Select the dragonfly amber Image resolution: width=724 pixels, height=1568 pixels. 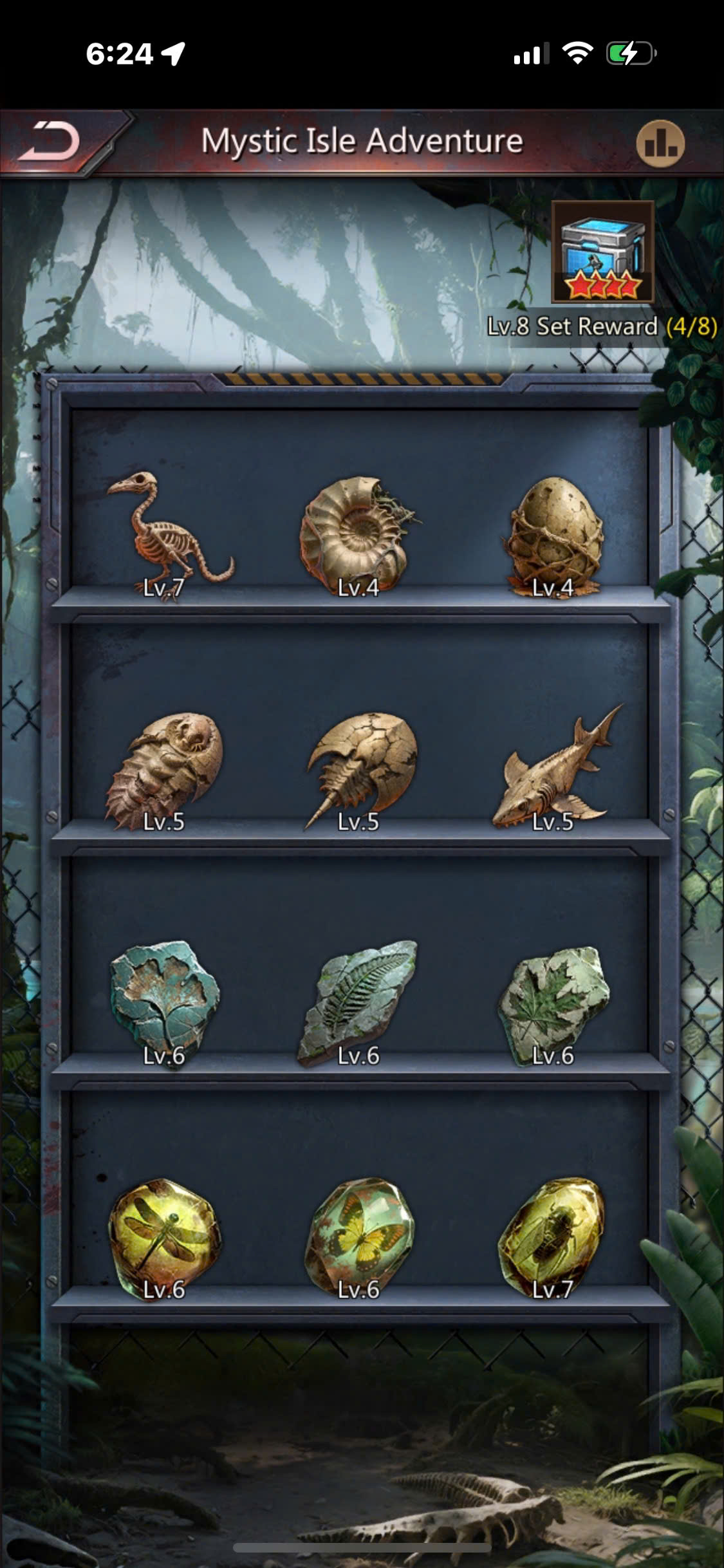click(x=165, y=1231)
